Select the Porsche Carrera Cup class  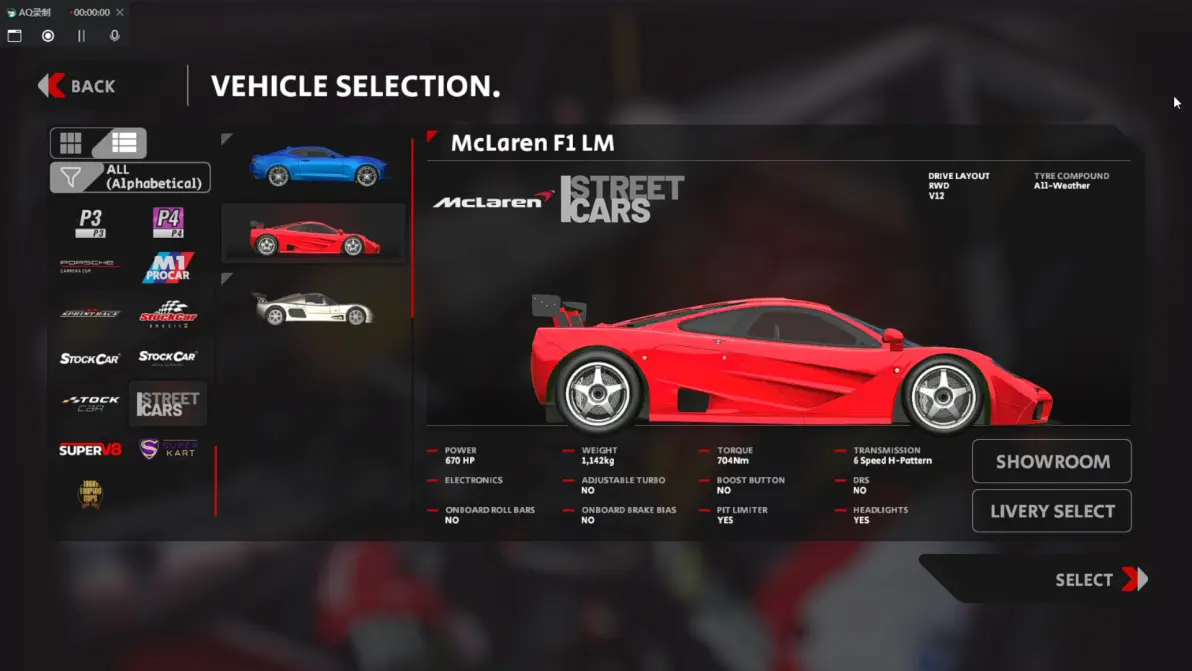pyautogui.click(x=90, y=266)
